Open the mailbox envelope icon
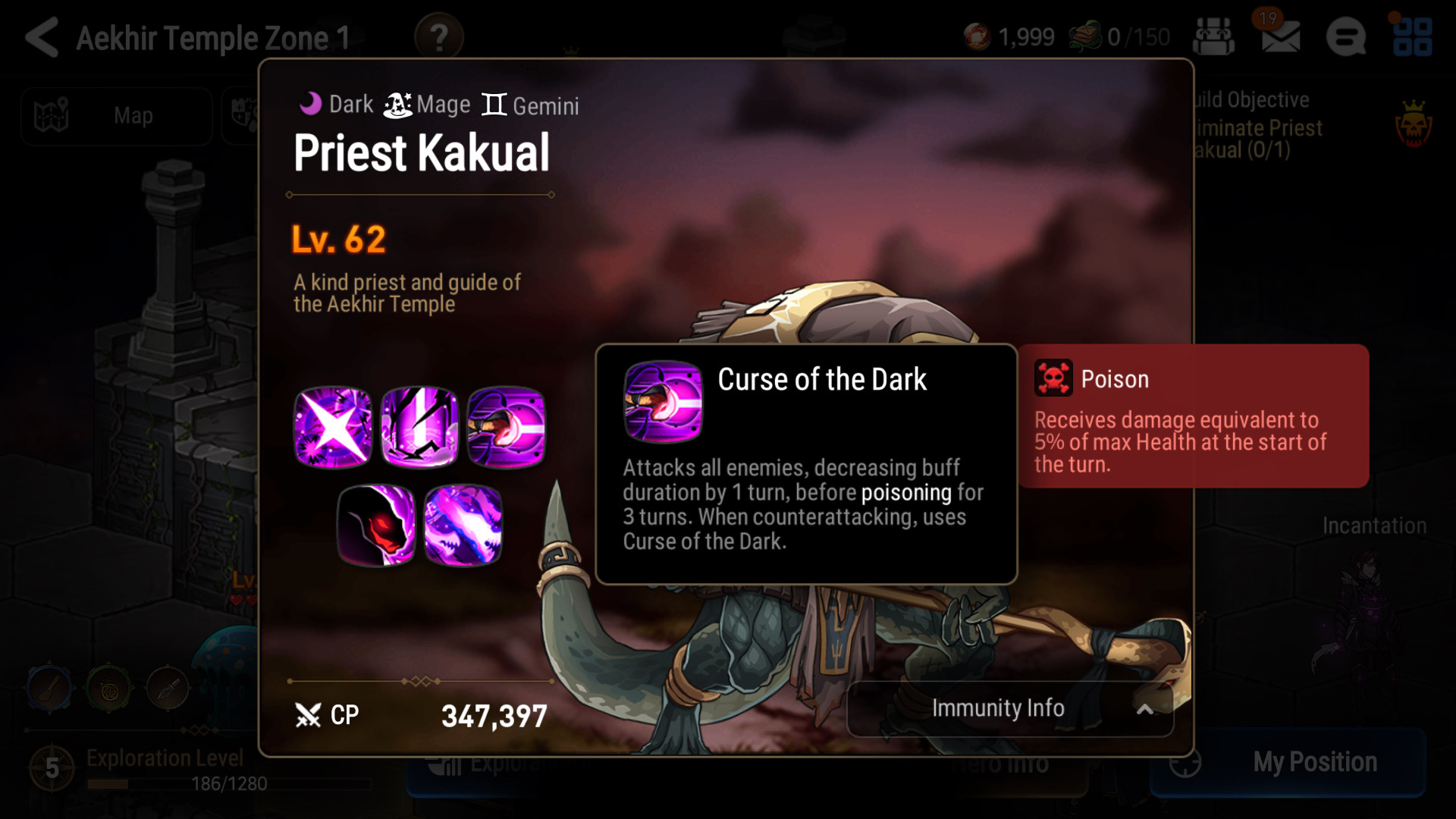This screenshot has width=1456, height=819. point(1280,36)
